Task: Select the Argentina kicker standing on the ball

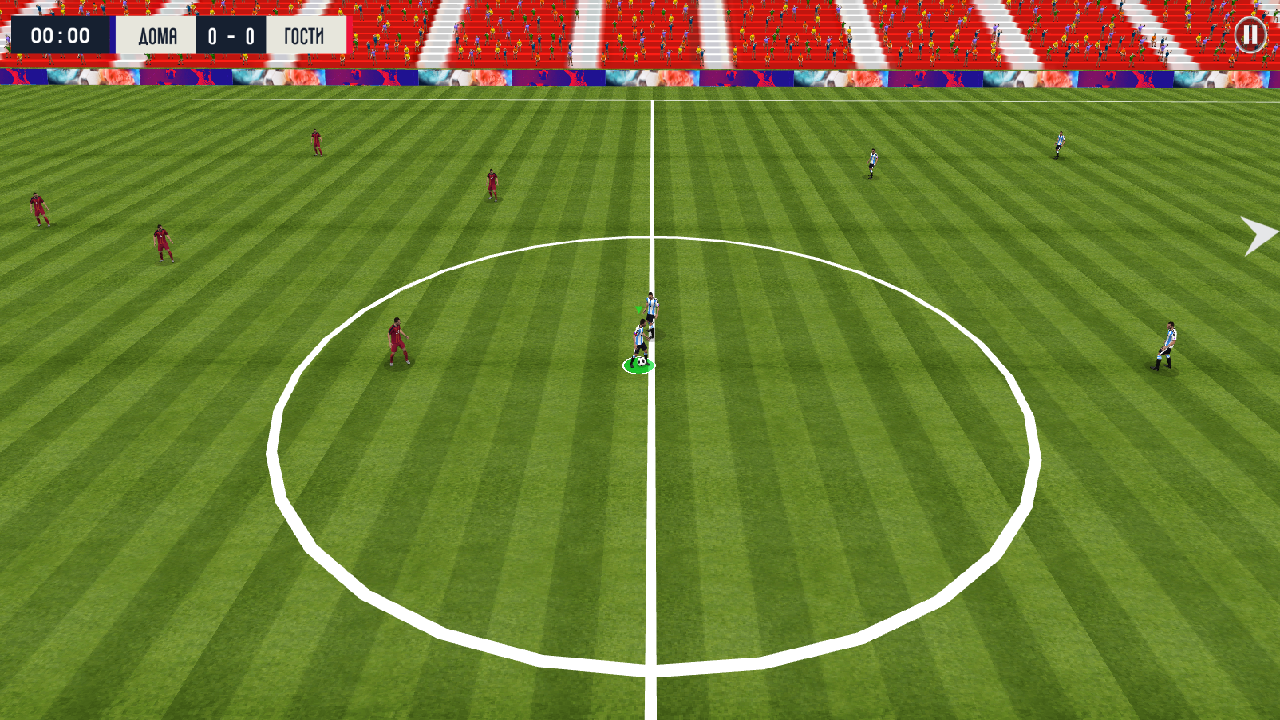Action: coord(640,335)
